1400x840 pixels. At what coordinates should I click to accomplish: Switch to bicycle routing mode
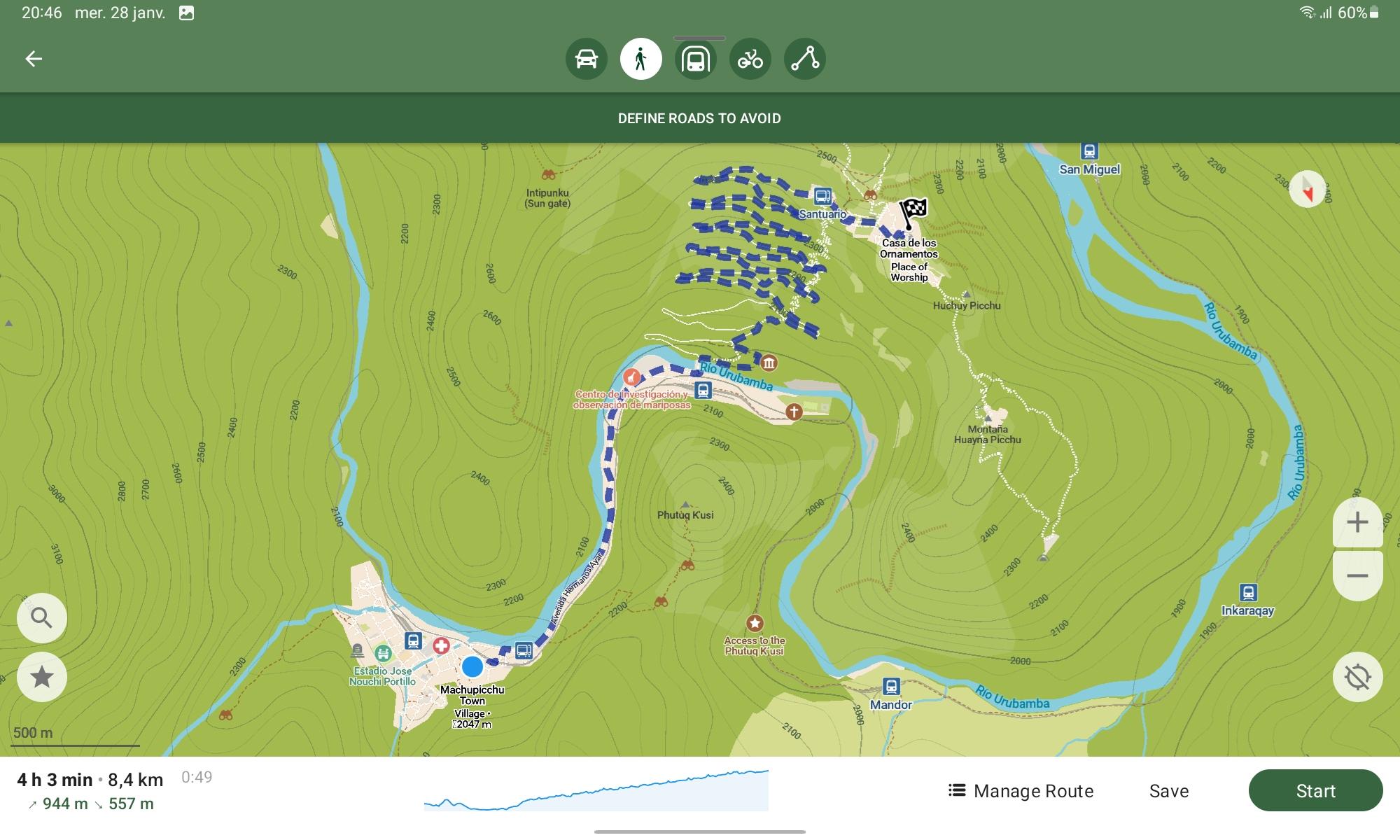750,59
